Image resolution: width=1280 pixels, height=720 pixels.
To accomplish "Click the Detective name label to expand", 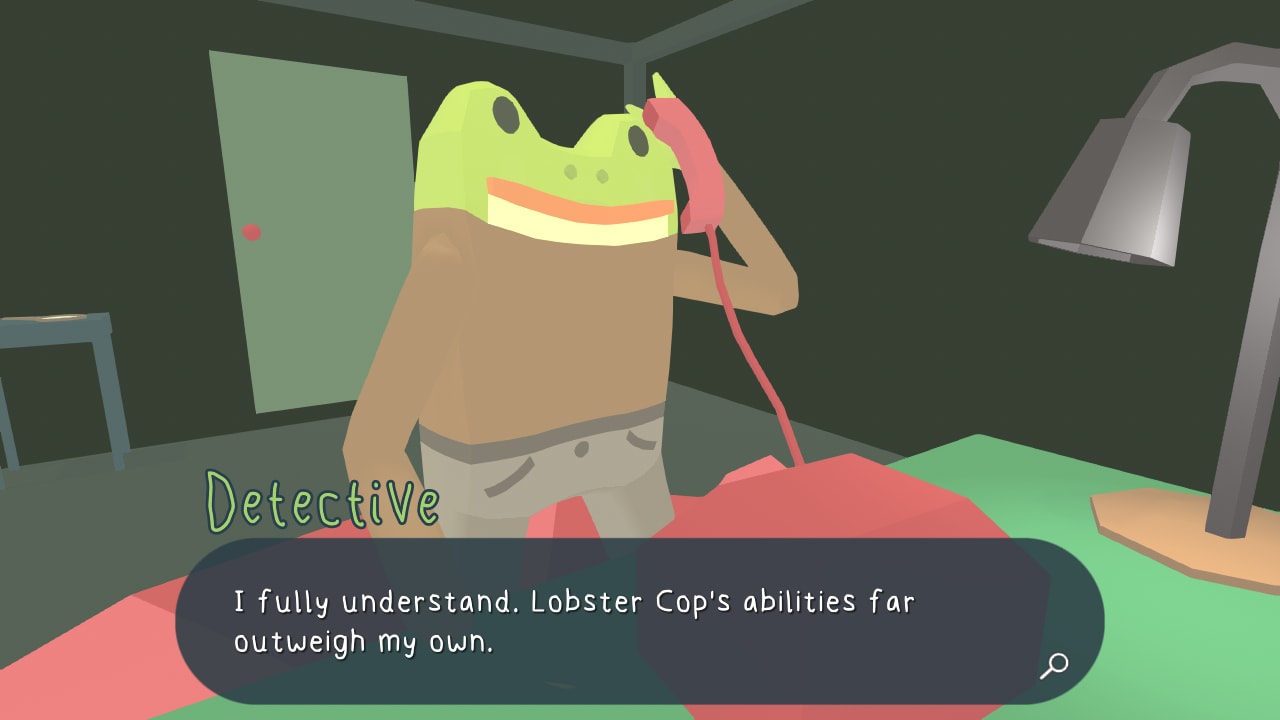I will tap(320, 498).
